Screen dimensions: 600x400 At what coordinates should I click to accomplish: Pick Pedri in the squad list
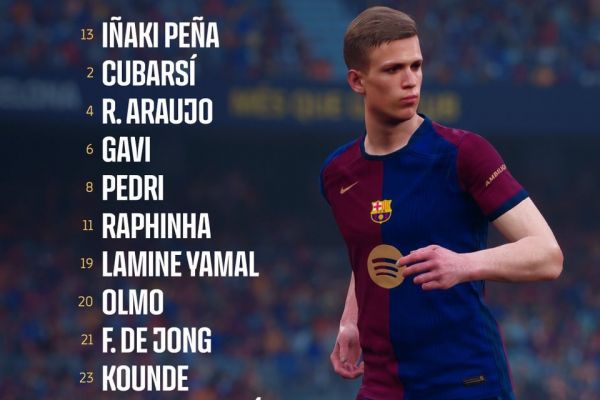pos(132,188)
